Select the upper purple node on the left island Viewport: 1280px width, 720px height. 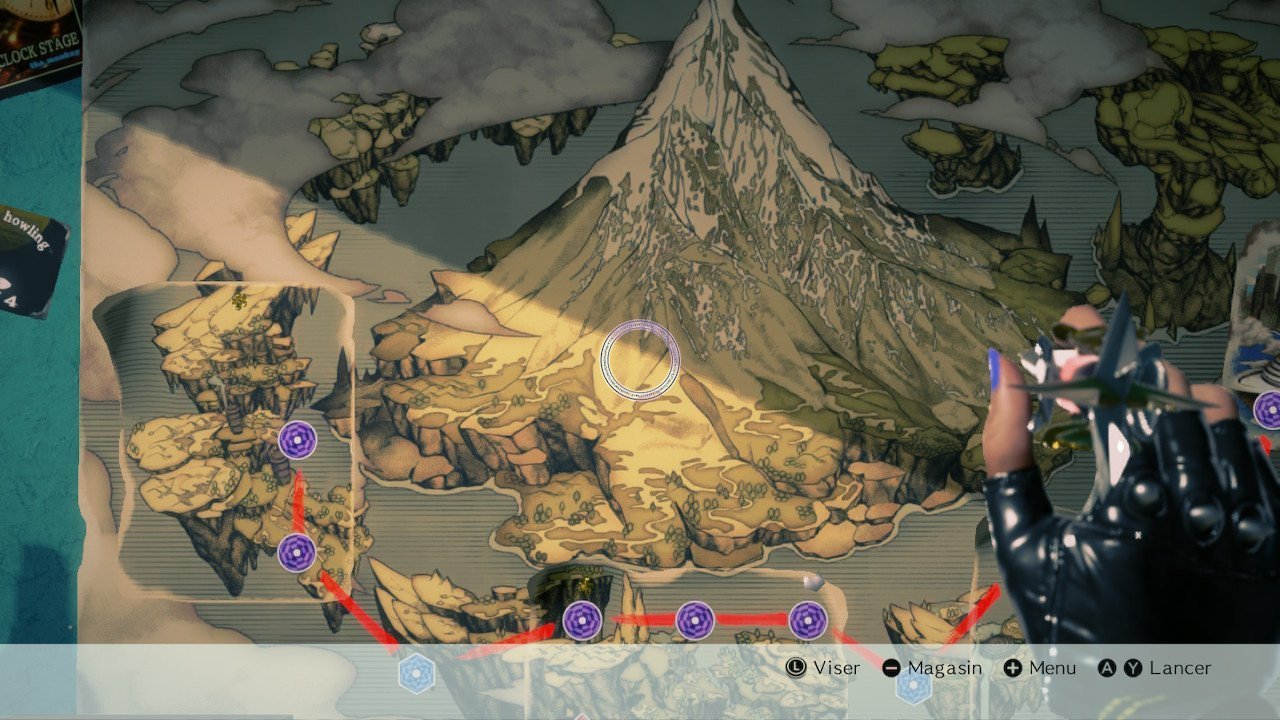(x=297, y=440)
